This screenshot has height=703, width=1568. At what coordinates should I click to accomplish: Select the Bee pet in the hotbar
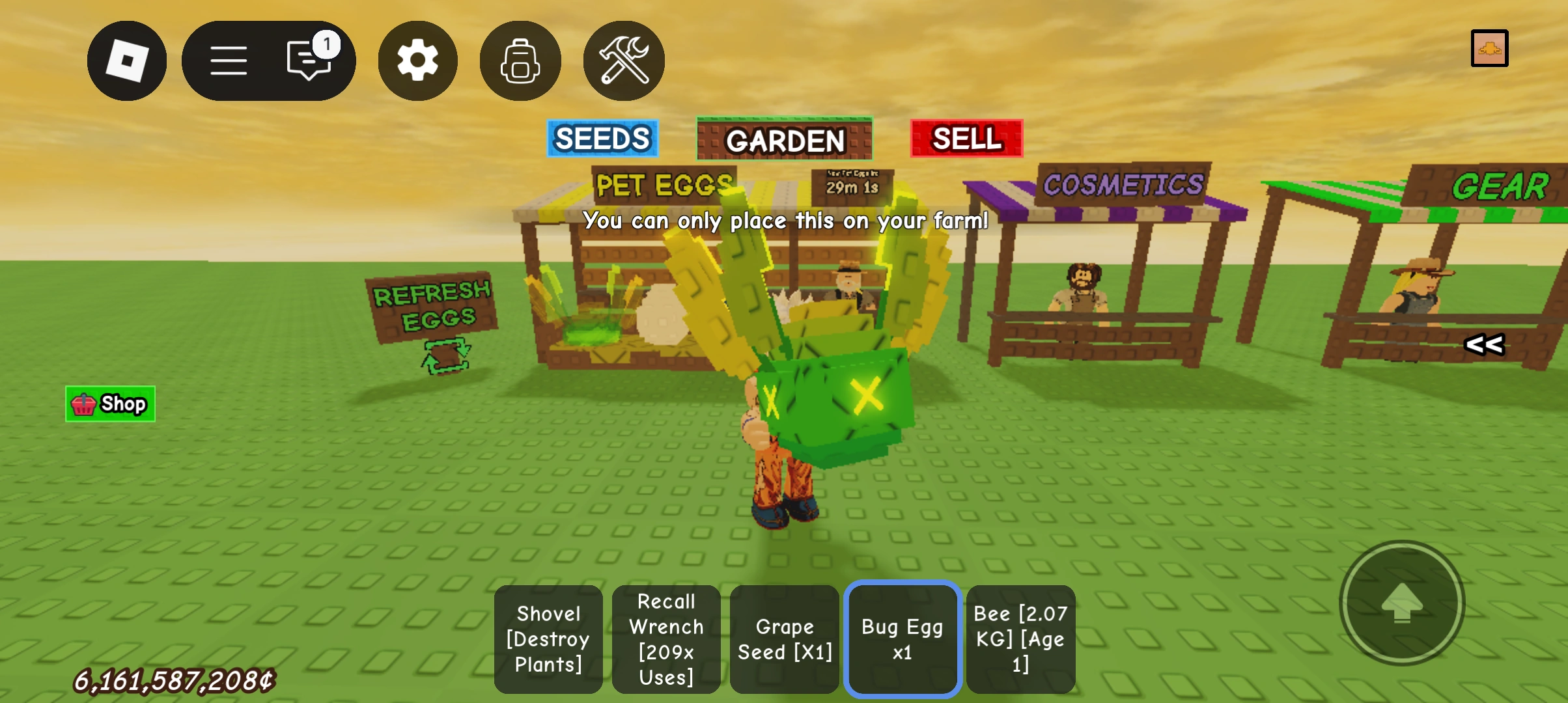[x=1020, y=639]
